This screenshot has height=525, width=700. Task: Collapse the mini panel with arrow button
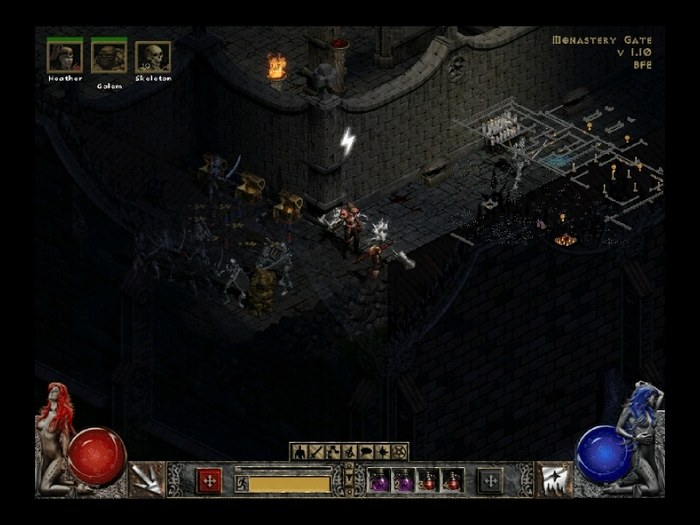click(x=348, y=479)
